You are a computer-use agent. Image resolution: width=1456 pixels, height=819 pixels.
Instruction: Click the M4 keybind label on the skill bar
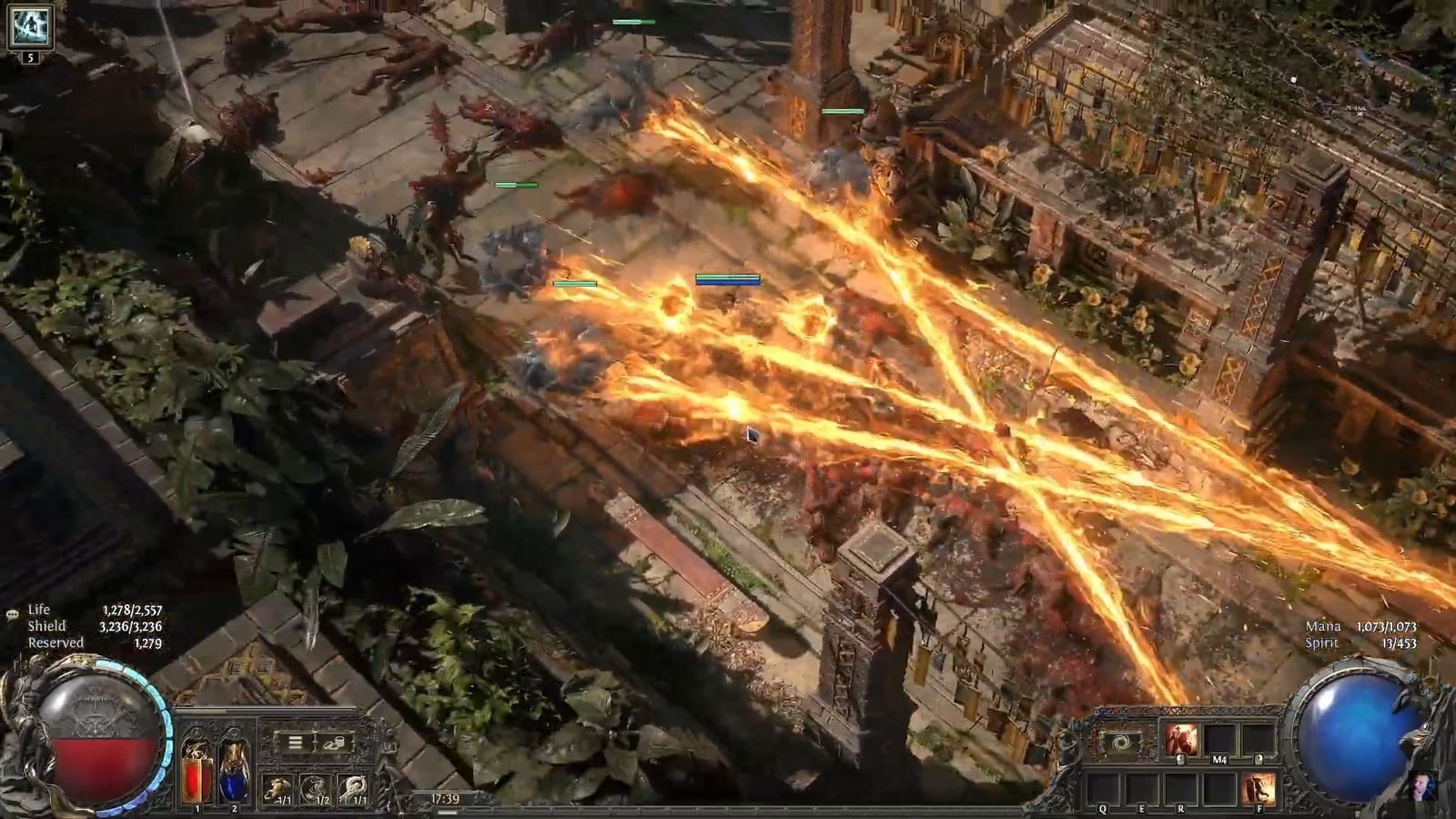click(1218, 759)
